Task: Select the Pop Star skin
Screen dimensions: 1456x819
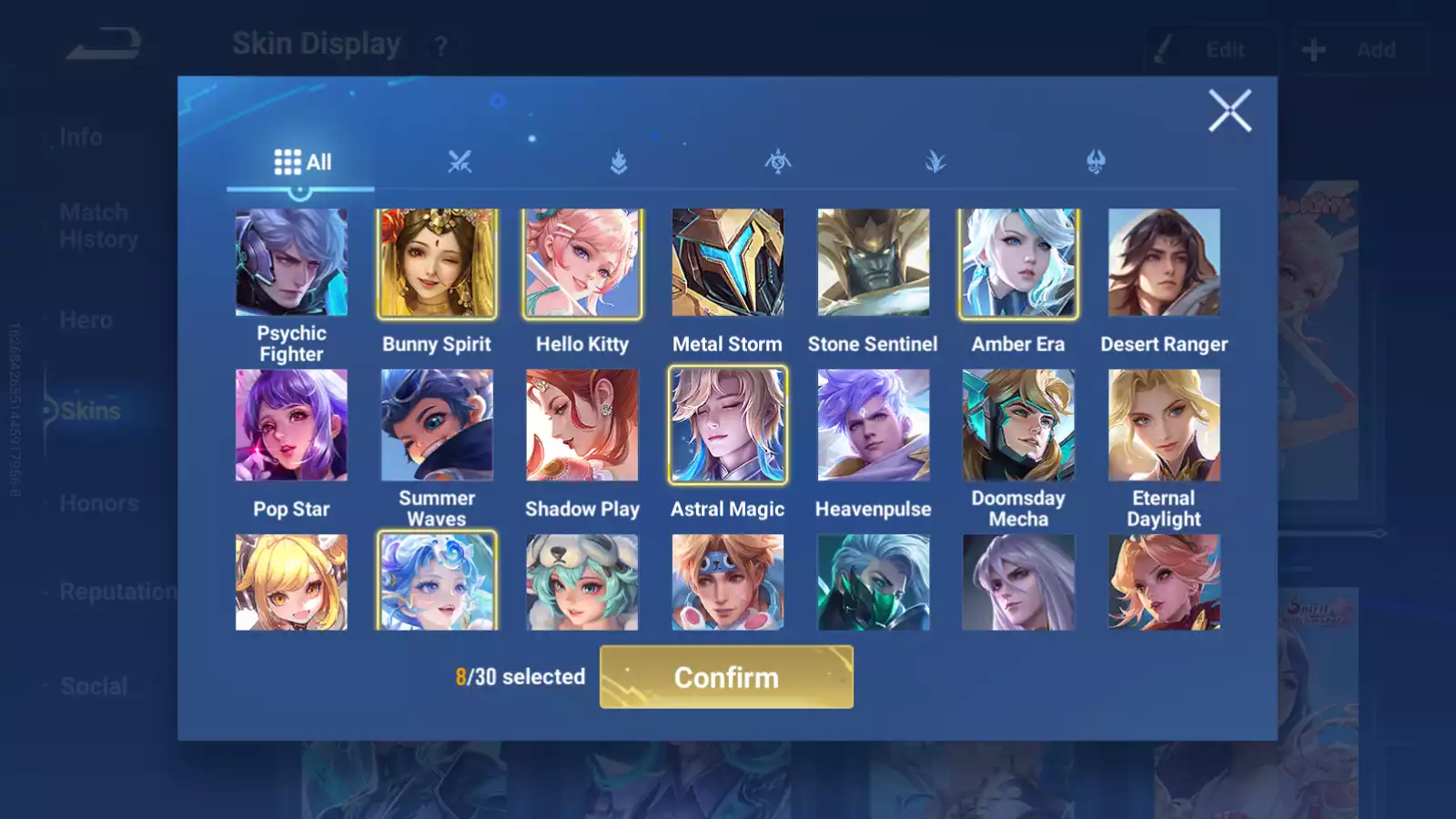Action: pos(291,425)
